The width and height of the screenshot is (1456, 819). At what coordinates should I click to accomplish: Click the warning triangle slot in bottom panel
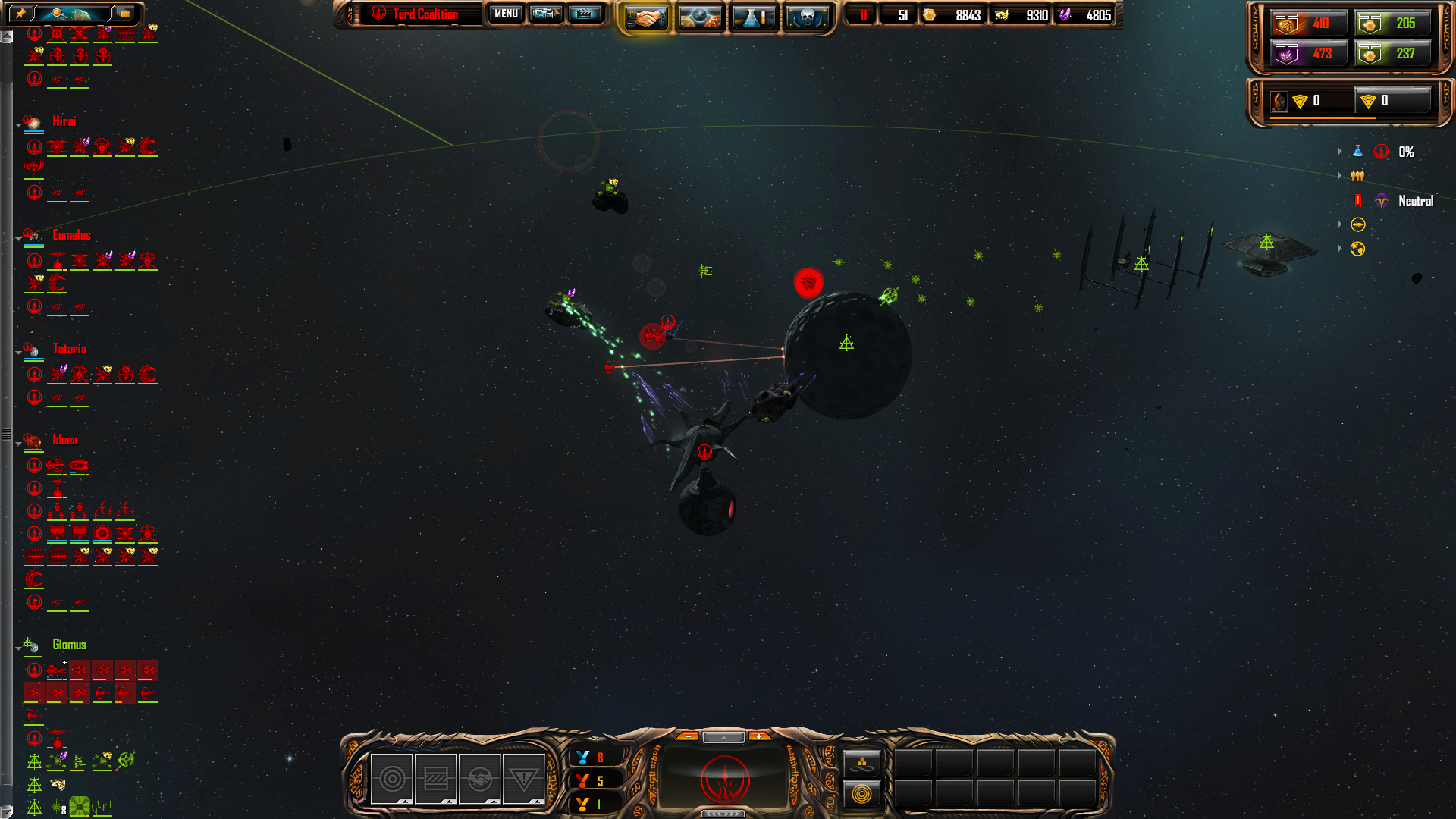[x=524, y=779]
